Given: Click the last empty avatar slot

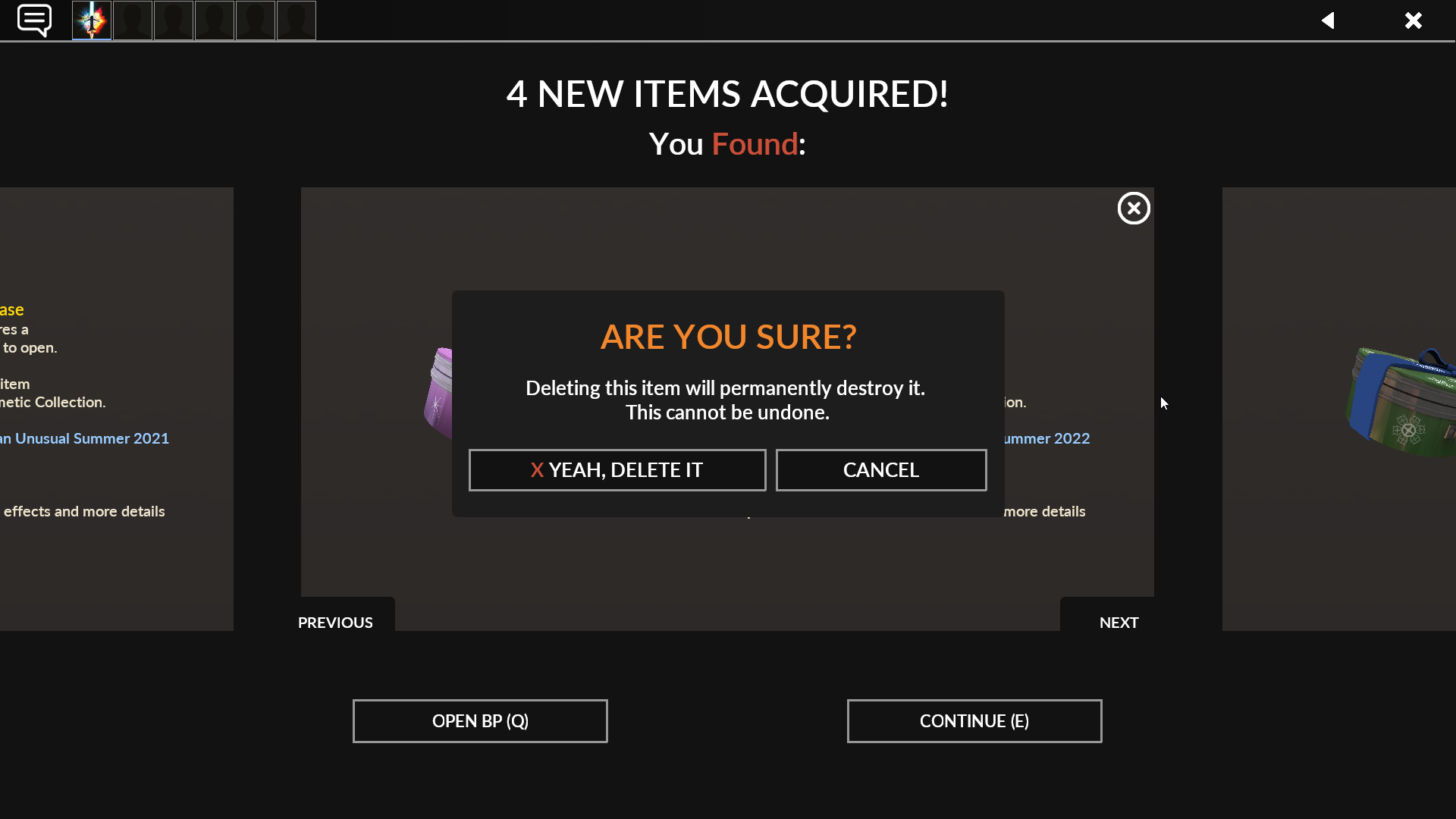Looking at the screenshot, I should pyautogui.click(x=296, y=20).
